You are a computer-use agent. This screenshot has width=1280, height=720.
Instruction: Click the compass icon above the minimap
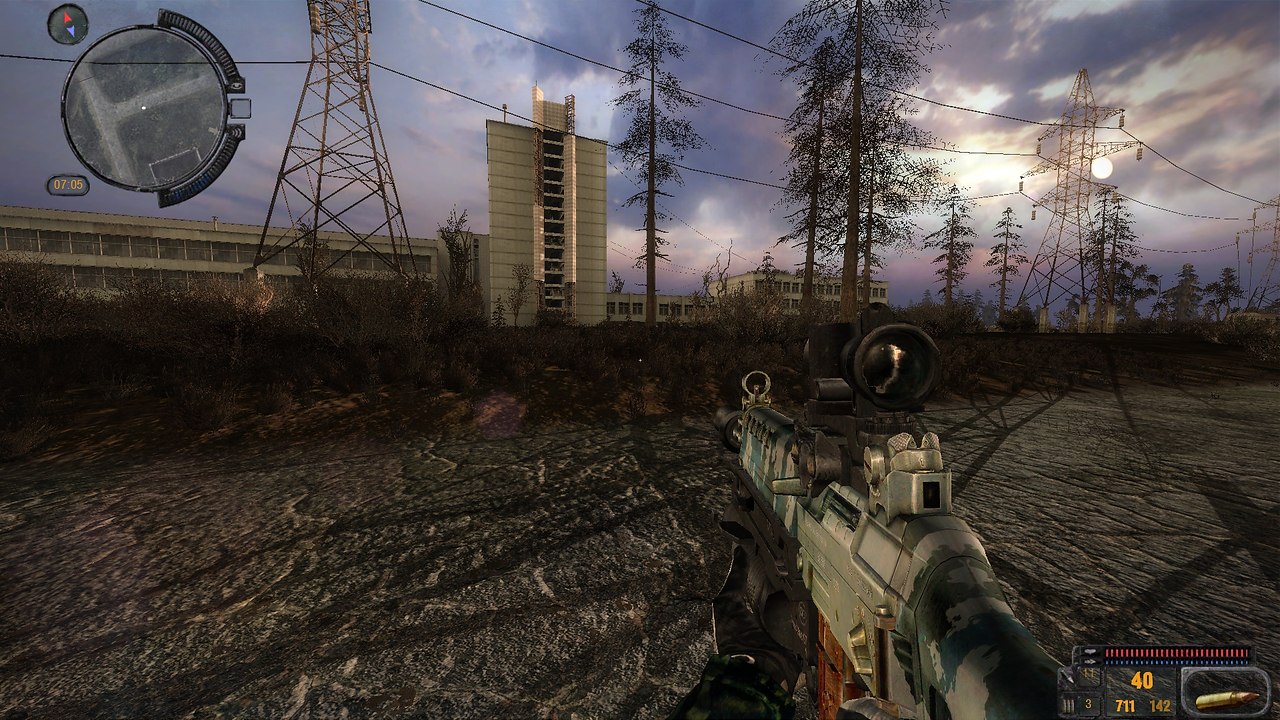[68, 24]
